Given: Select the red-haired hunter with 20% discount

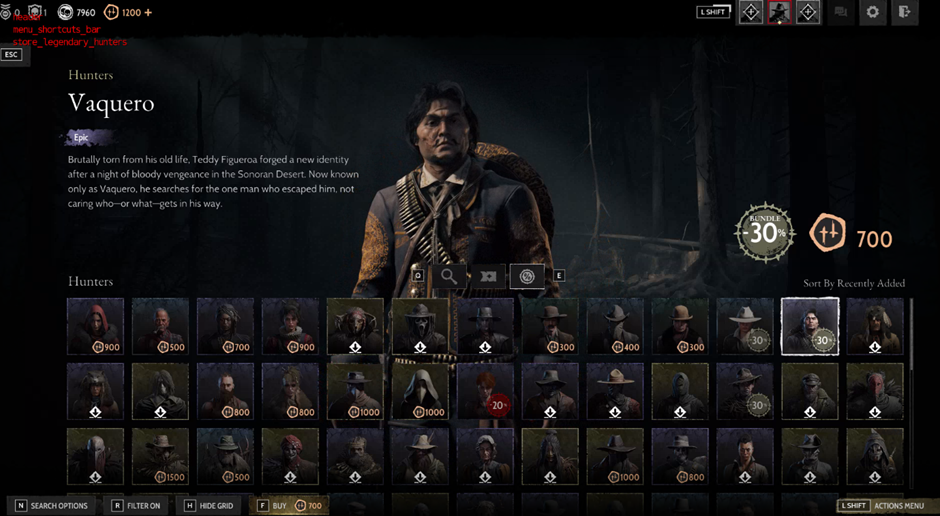Looking at the screenshot, I should click(x=485, y=390).
